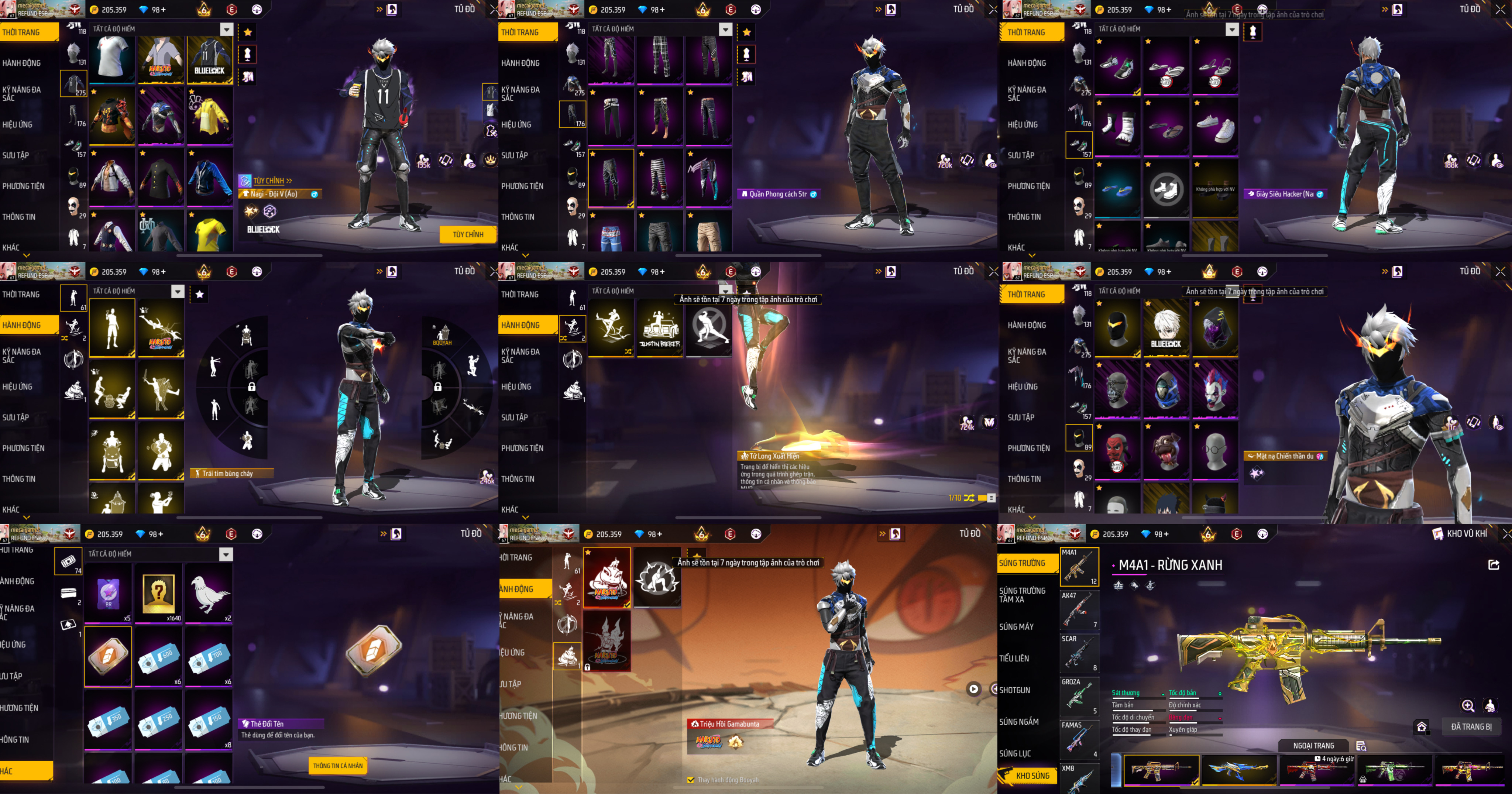Select the black number 11 Bluelock jersey

point(210,60)
